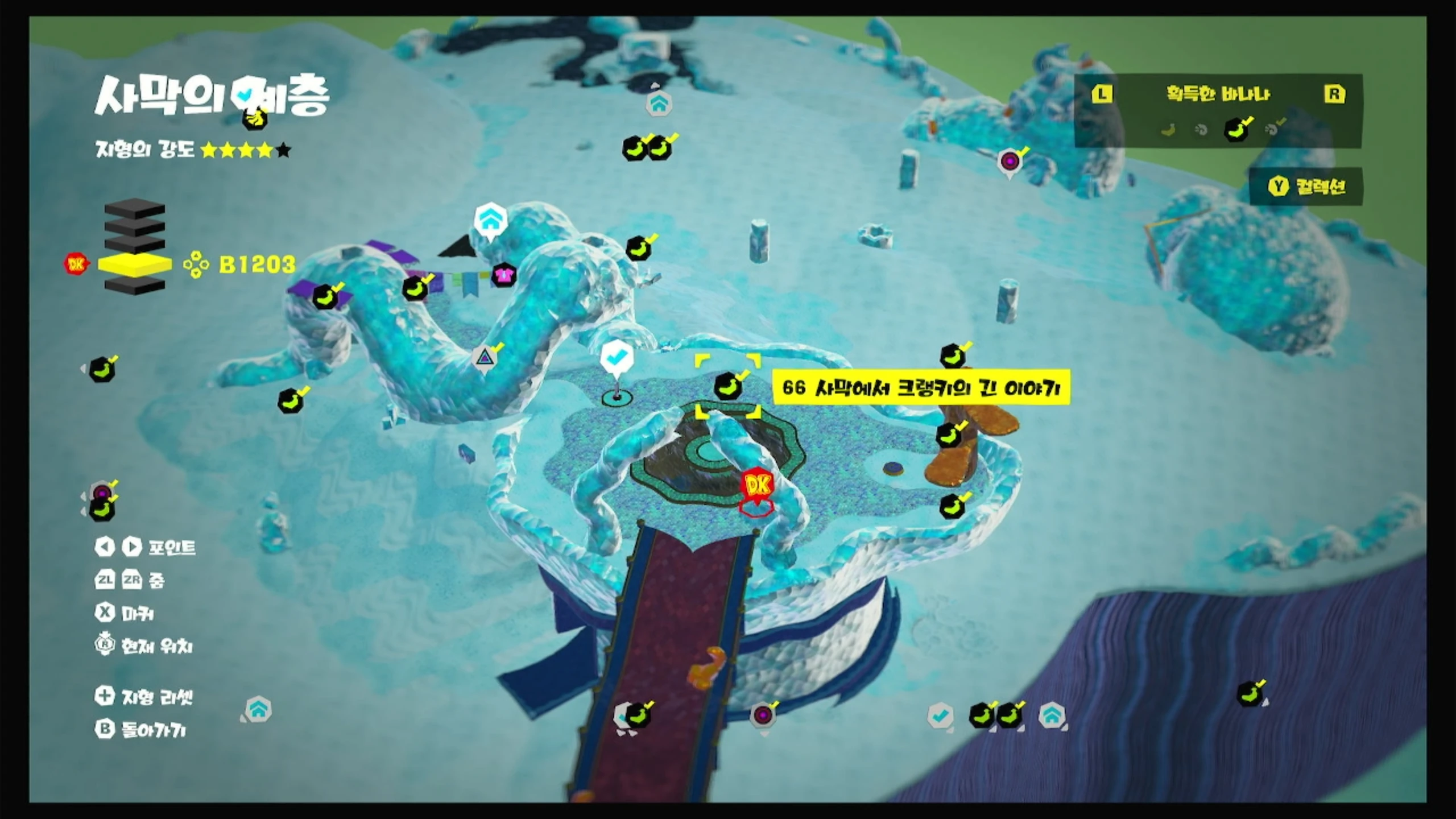This screenshot has width=1456, height=819.
Task: Click 현재 위치 to center on current position
Action: click(x=144, y=646)
